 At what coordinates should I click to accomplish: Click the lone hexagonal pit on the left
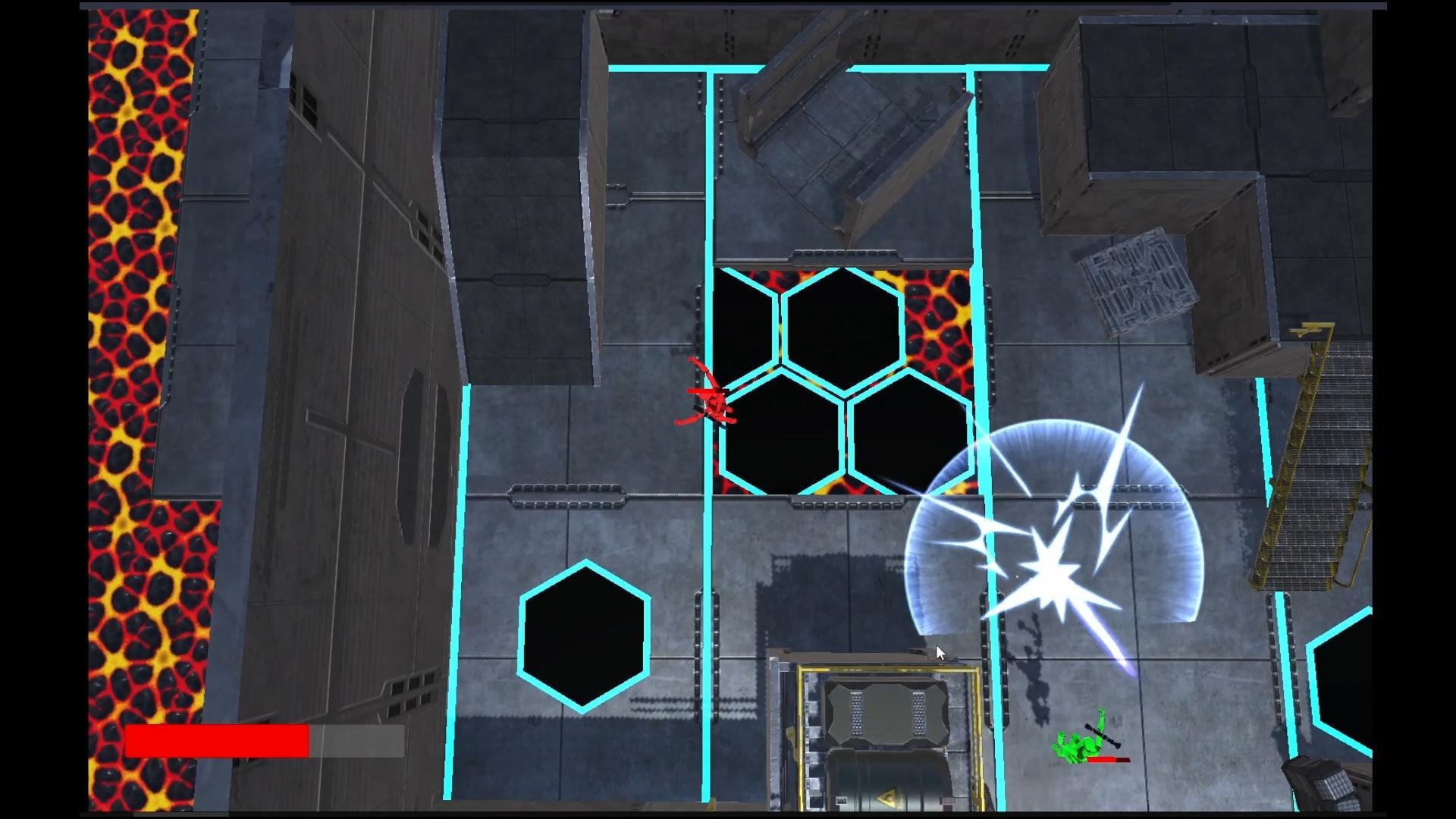pyautogui.click(x=584, y=637)
